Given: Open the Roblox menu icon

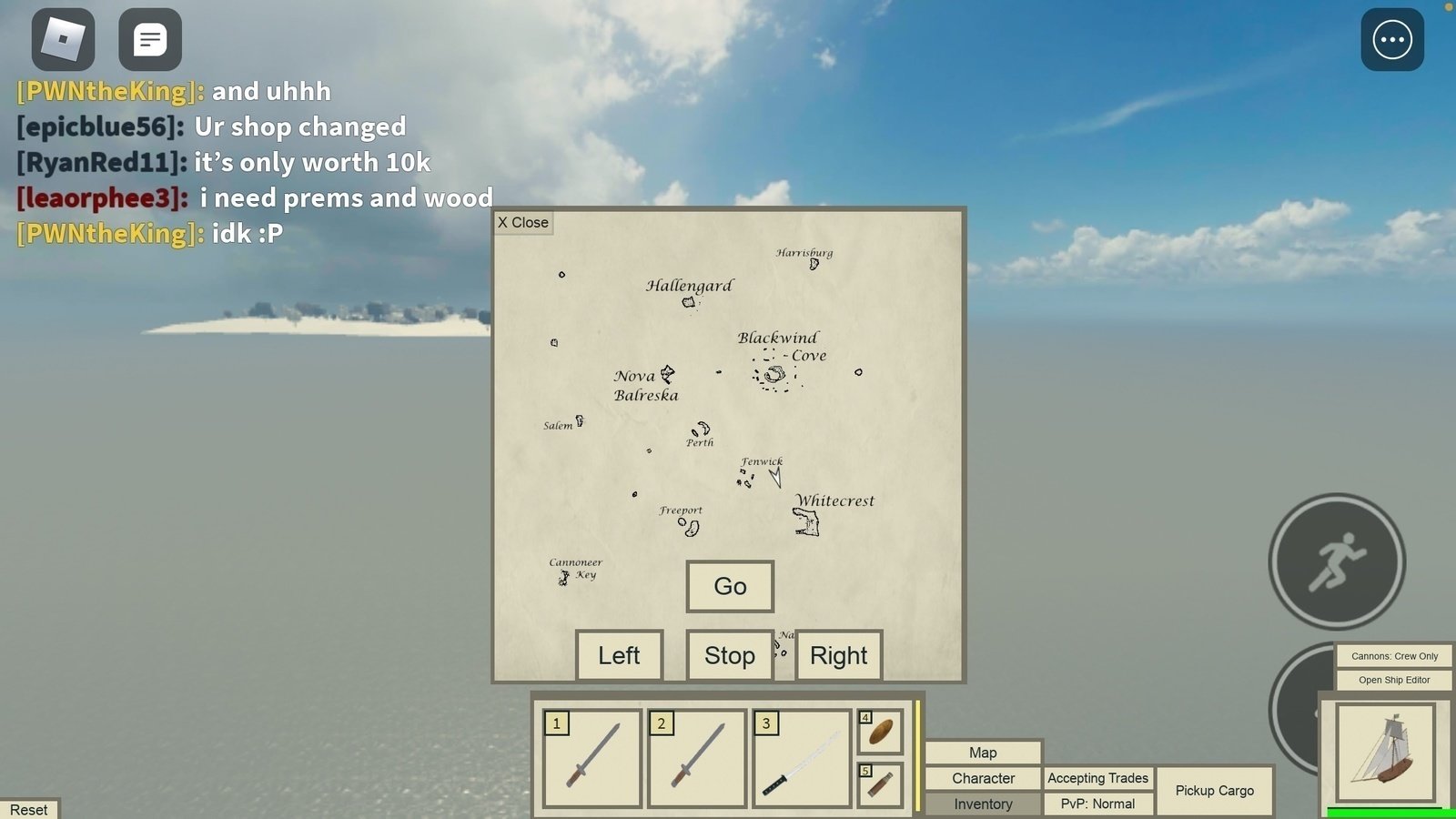Looking at the screenshot, I should tap(64, 38).
